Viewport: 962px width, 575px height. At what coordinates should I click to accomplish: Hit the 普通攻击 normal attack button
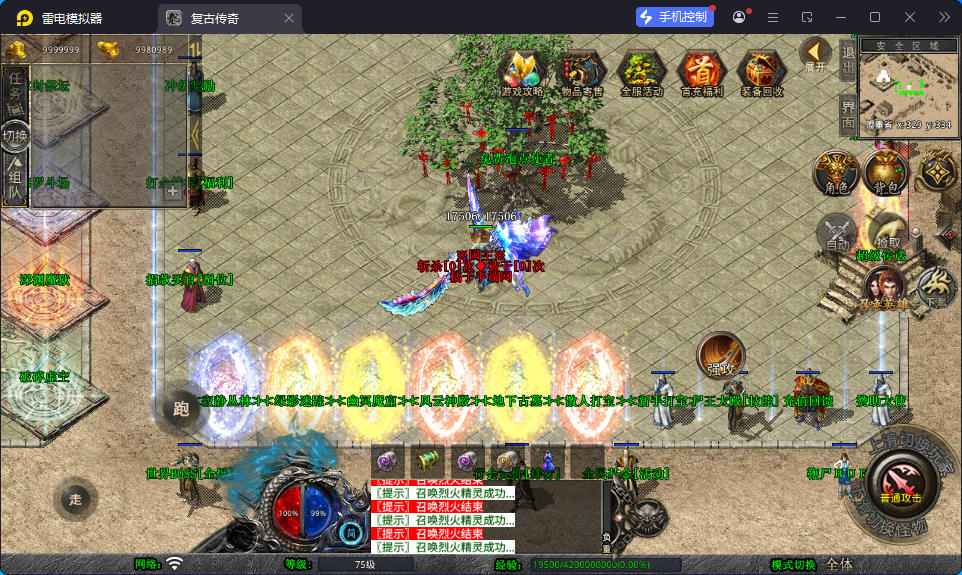(x=900, y=482)
